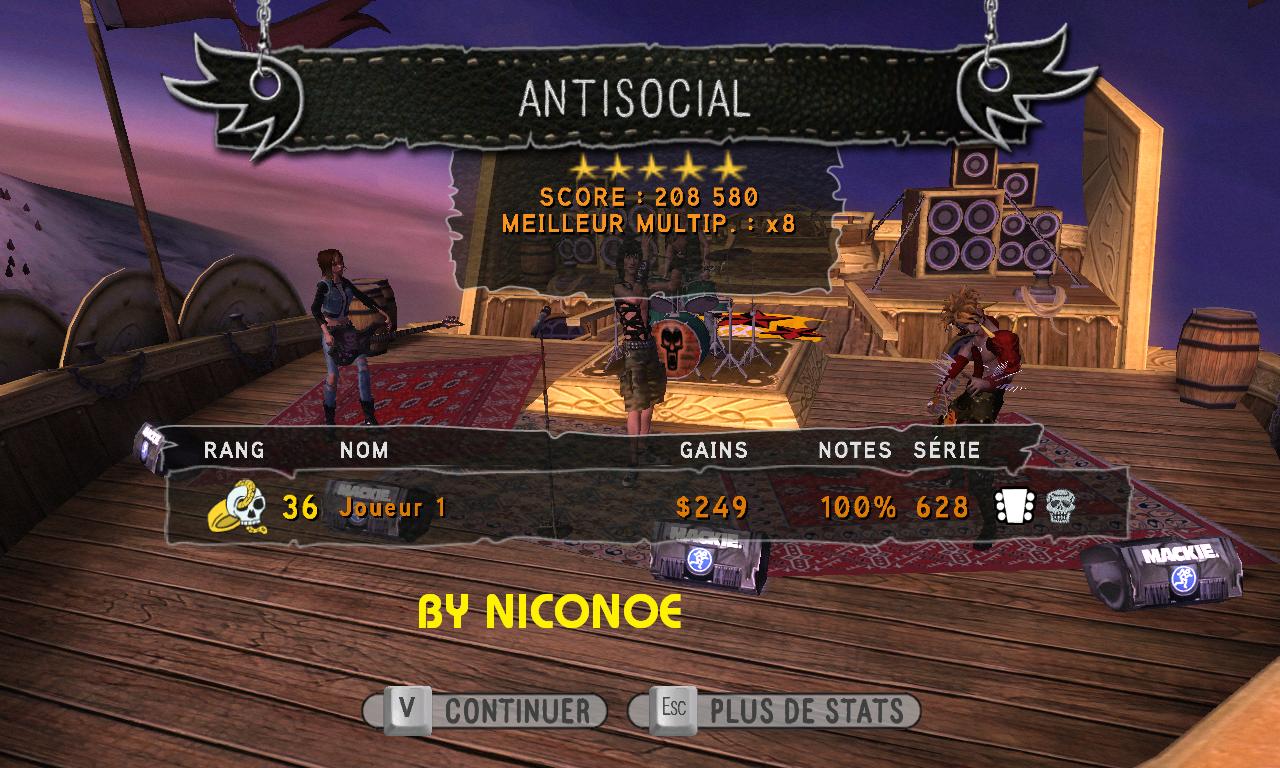Open PLUS DE STATS for more stats
This screenshot has width=1280, height=768.
tap(775, 711)
